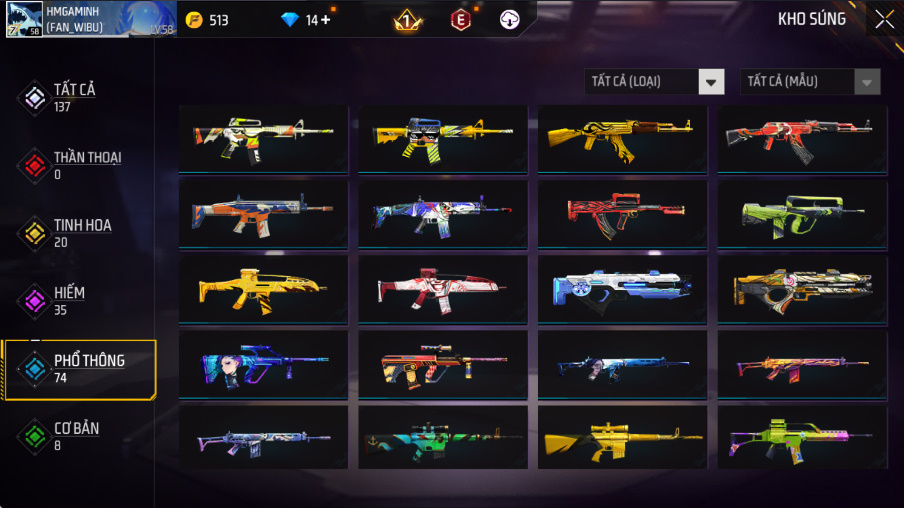
Task: Click the gold coin balance icon
Action: tap(194, 20)
